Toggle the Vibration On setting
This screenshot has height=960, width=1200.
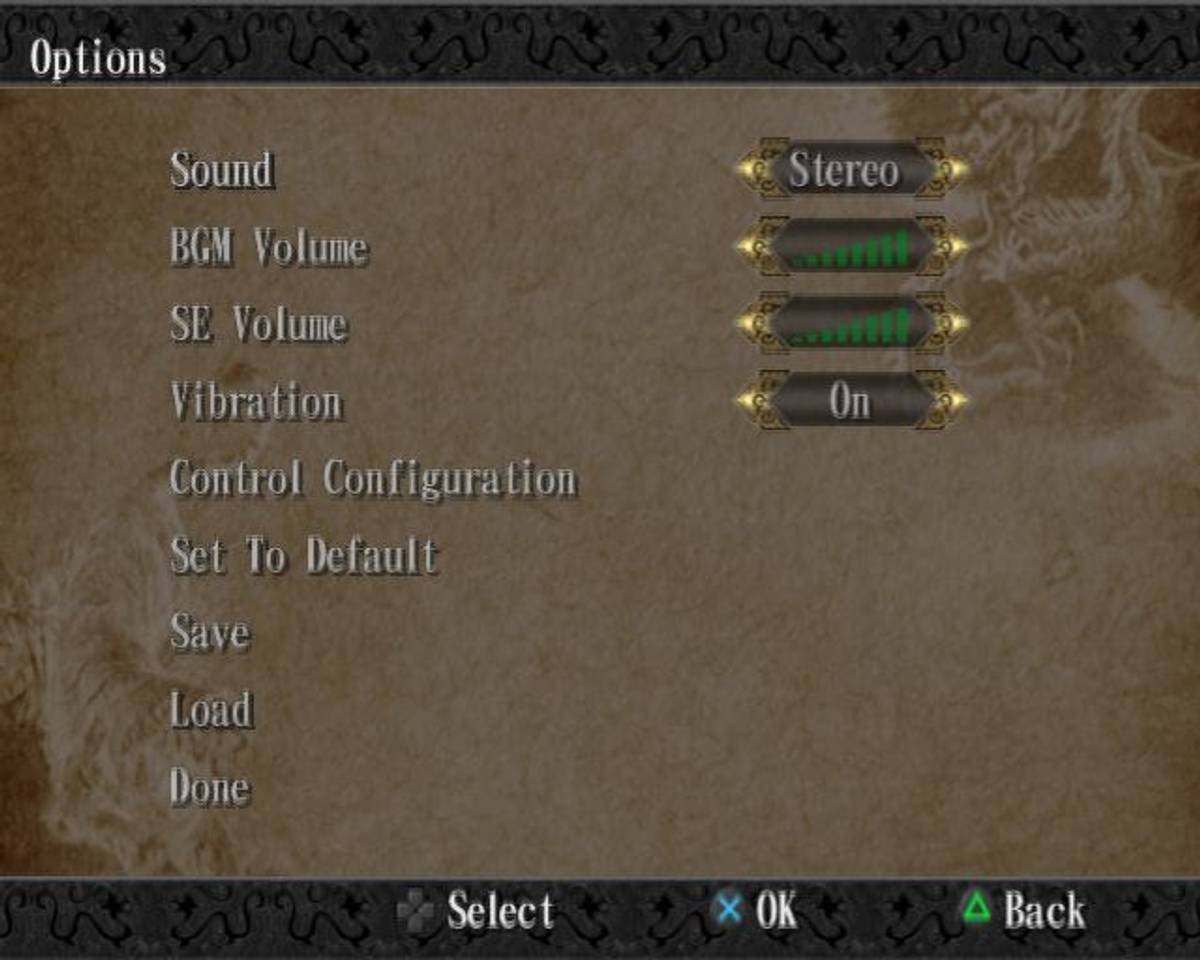click(x=852, y=402)
